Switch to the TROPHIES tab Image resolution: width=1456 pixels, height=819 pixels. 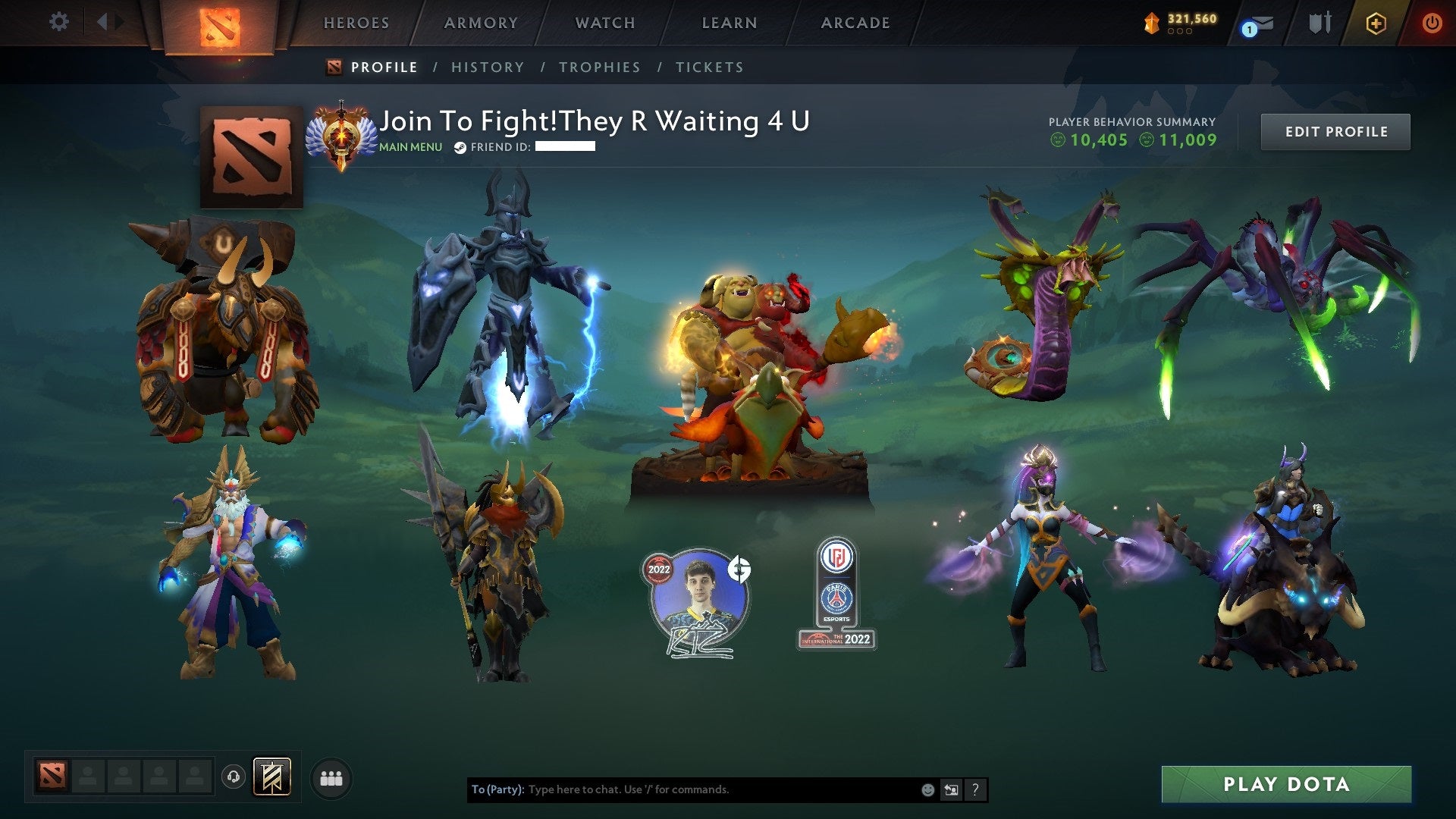[x=600, y=67]
